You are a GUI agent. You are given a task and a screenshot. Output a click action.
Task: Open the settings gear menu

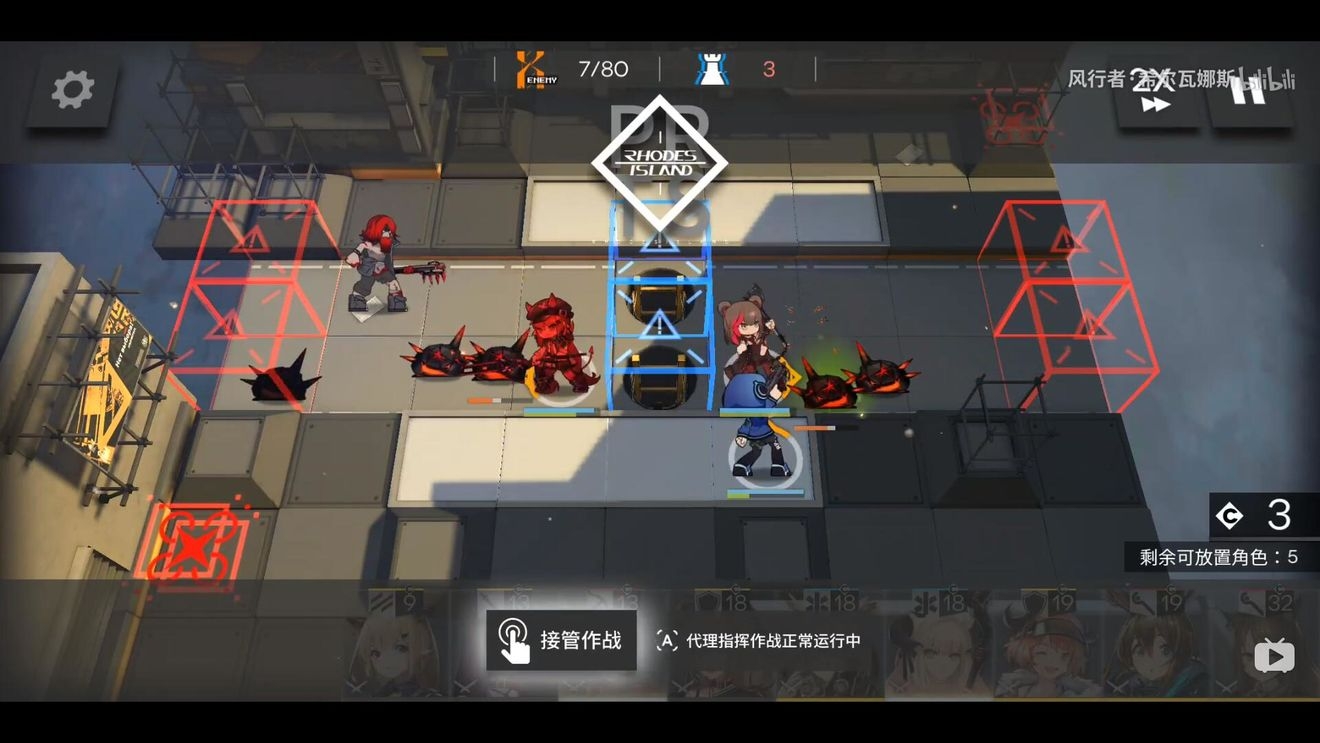(x=72, y=91)
